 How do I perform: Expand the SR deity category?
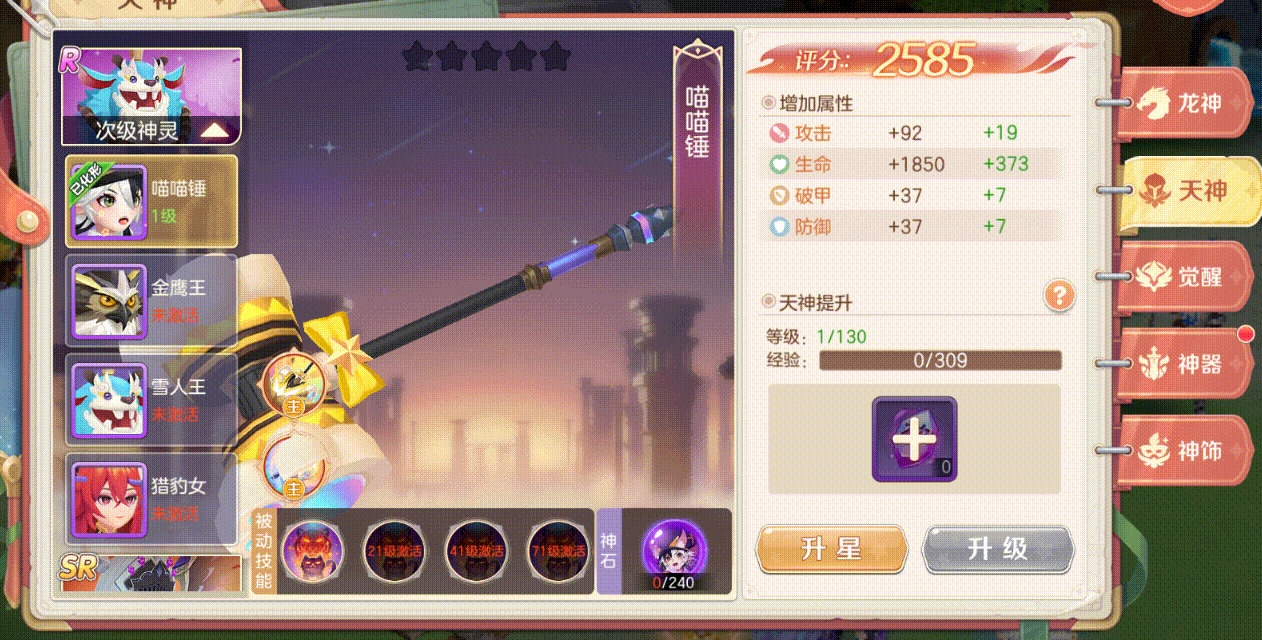pos(150,570)
